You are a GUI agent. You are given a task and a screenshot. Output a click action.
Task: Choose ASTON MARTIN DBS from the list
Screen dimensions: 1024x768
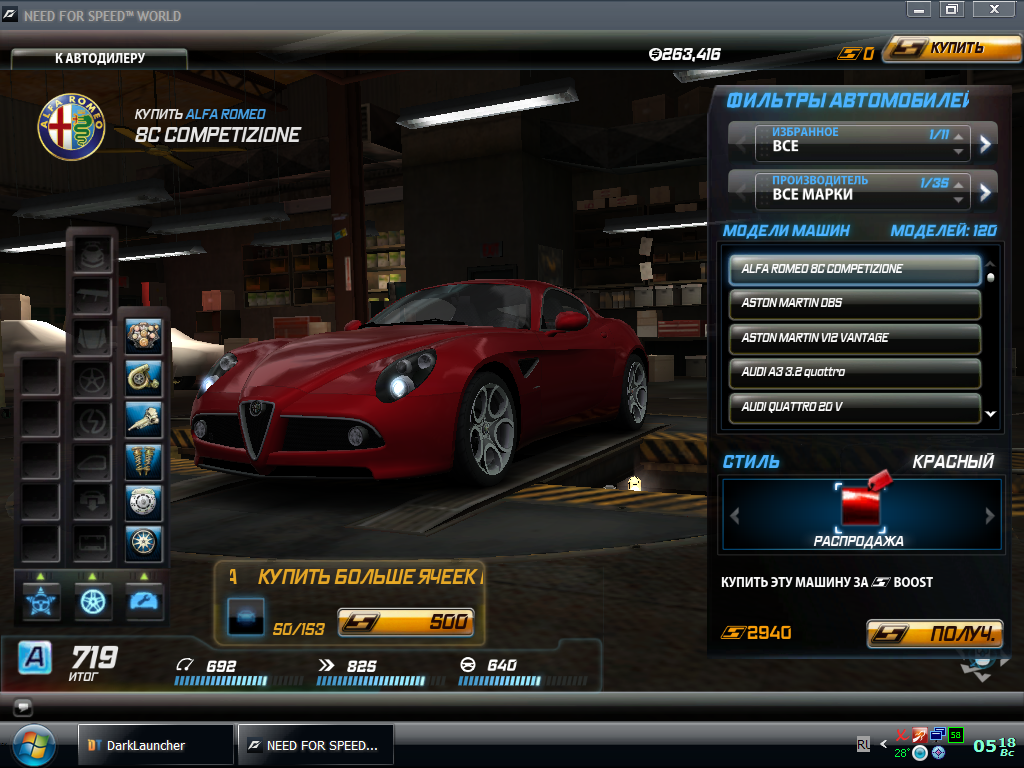855,303
